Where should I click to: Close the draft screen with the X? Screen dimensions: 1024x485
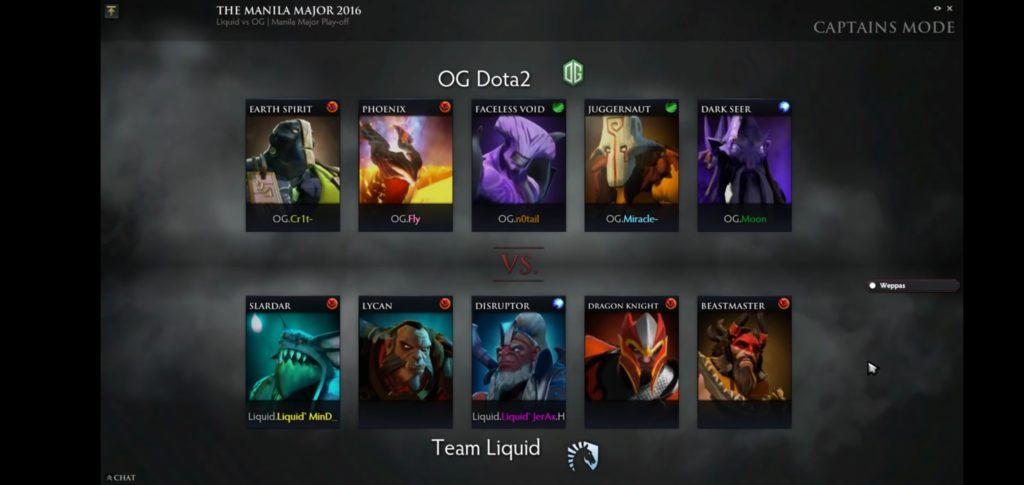[x=950, y=9]
